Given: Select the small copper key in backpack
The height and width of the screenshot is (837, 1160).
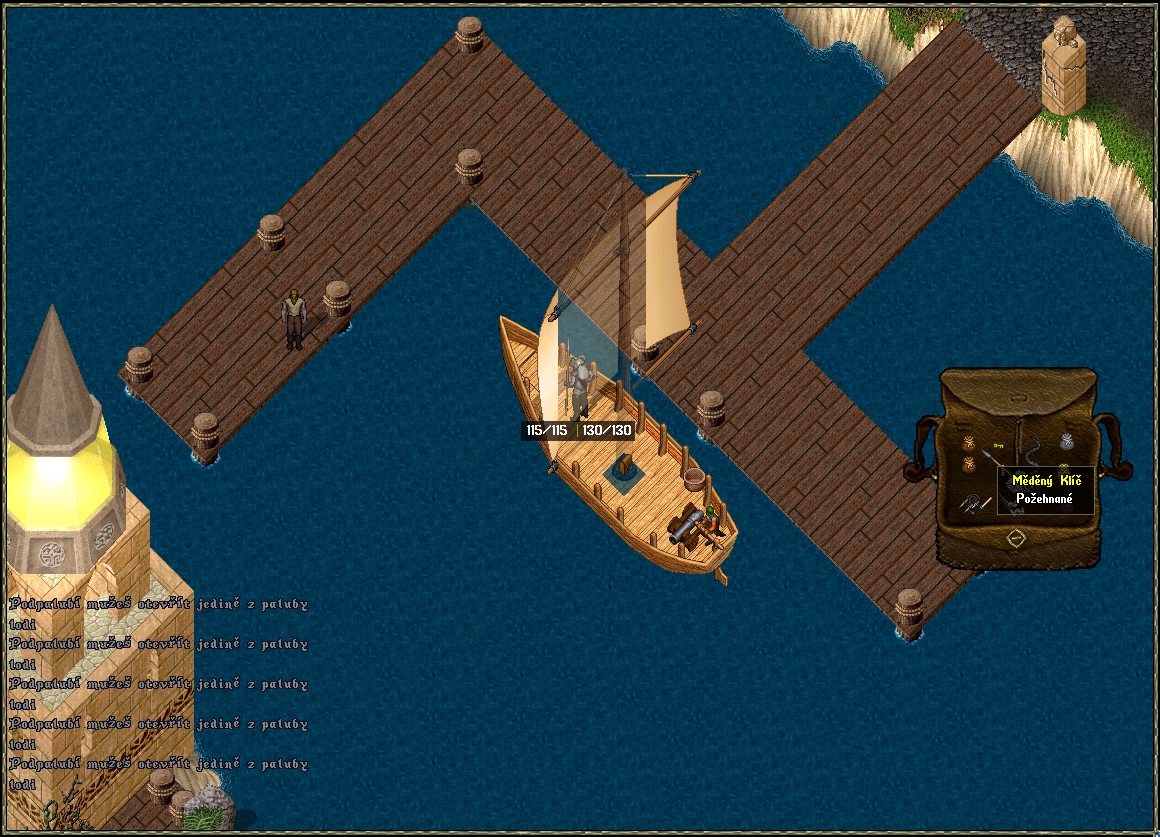Looking at the screenshot, I should coord(997,444).
